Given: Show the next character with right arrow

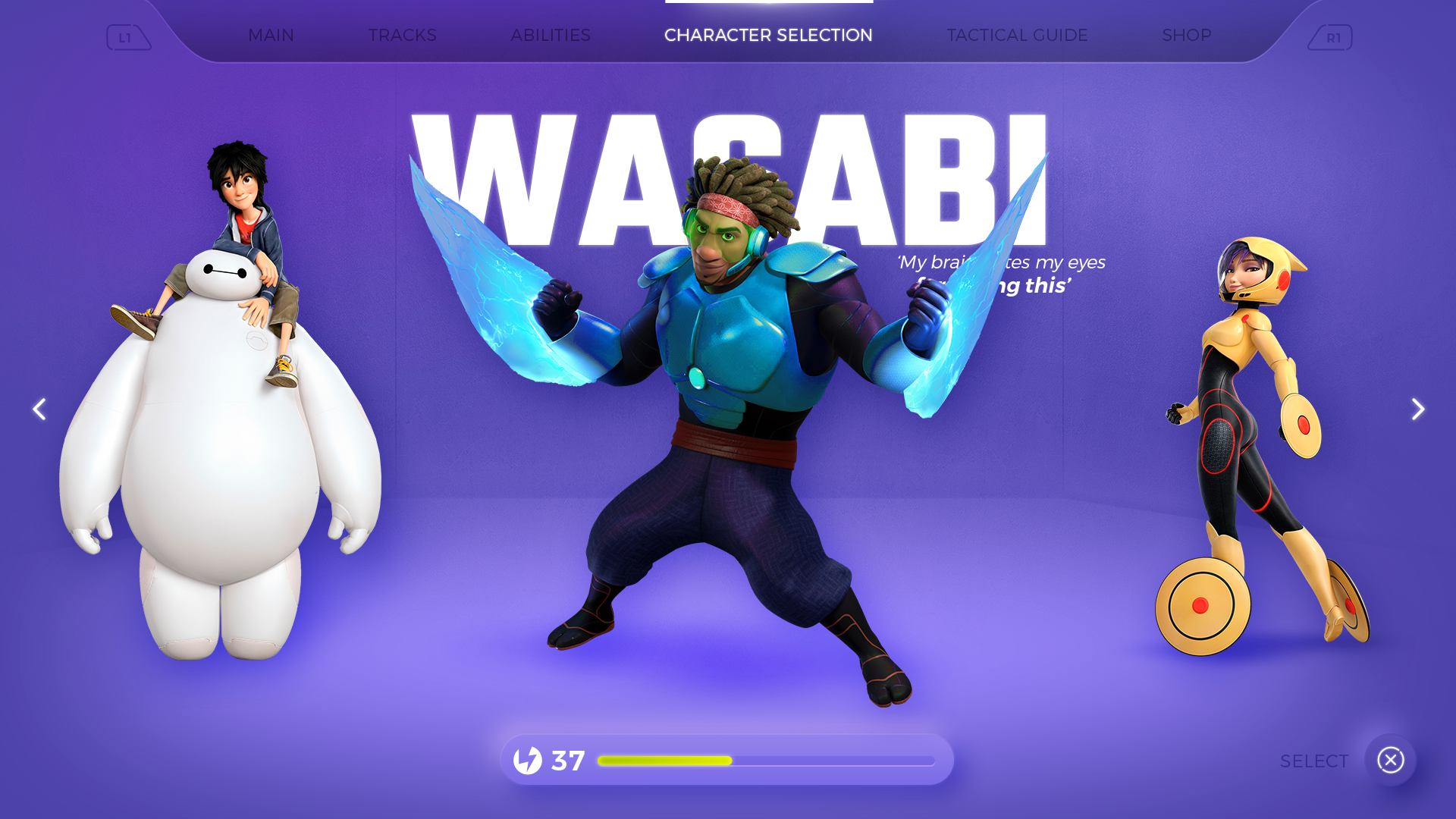Looking at the screenshot, I should pos(1417,409).
